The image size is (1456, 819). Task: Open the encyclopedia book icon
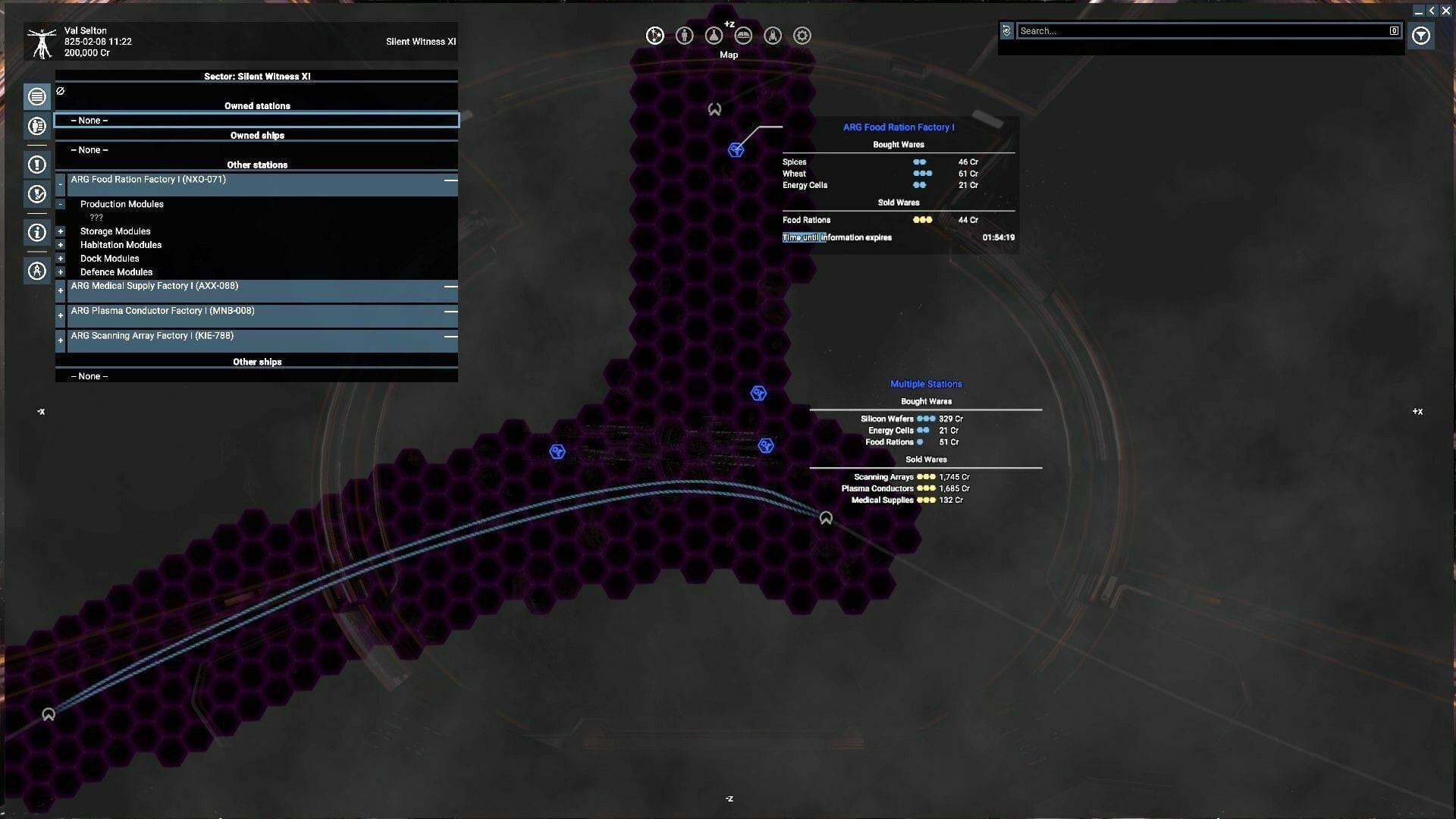743,35
